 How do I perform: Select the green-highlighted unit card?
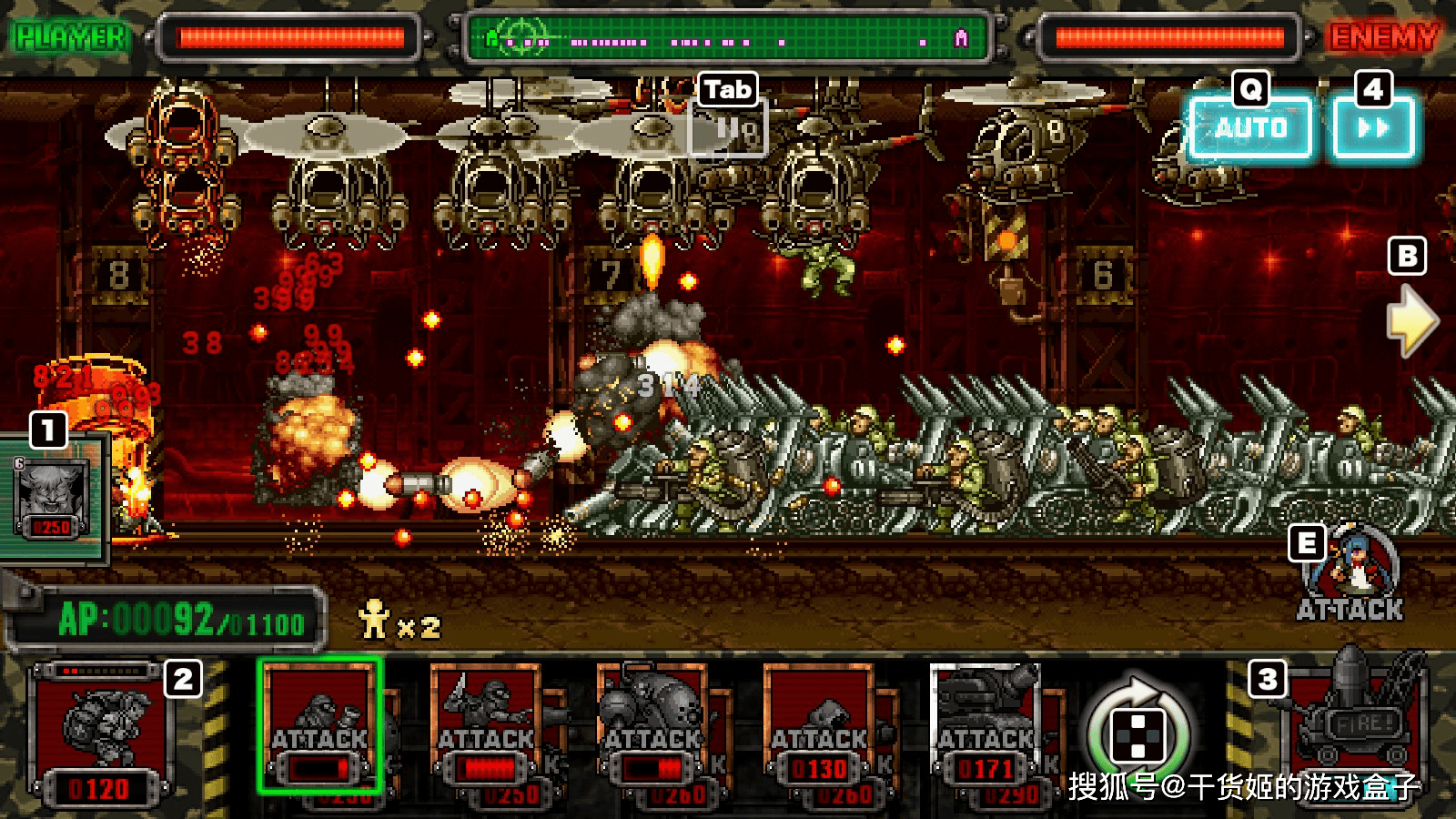pos(319,726)
